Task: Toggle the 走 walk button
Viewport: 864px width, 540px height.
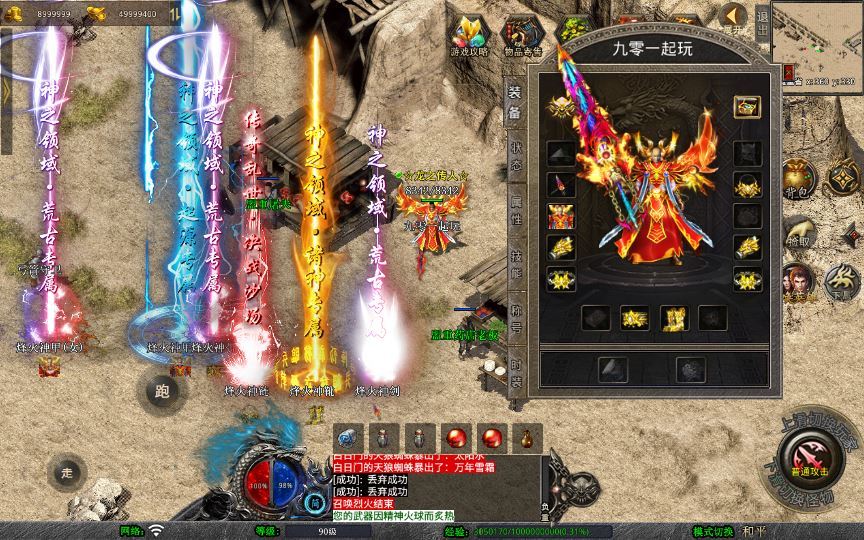Action: tap(68, 470)
